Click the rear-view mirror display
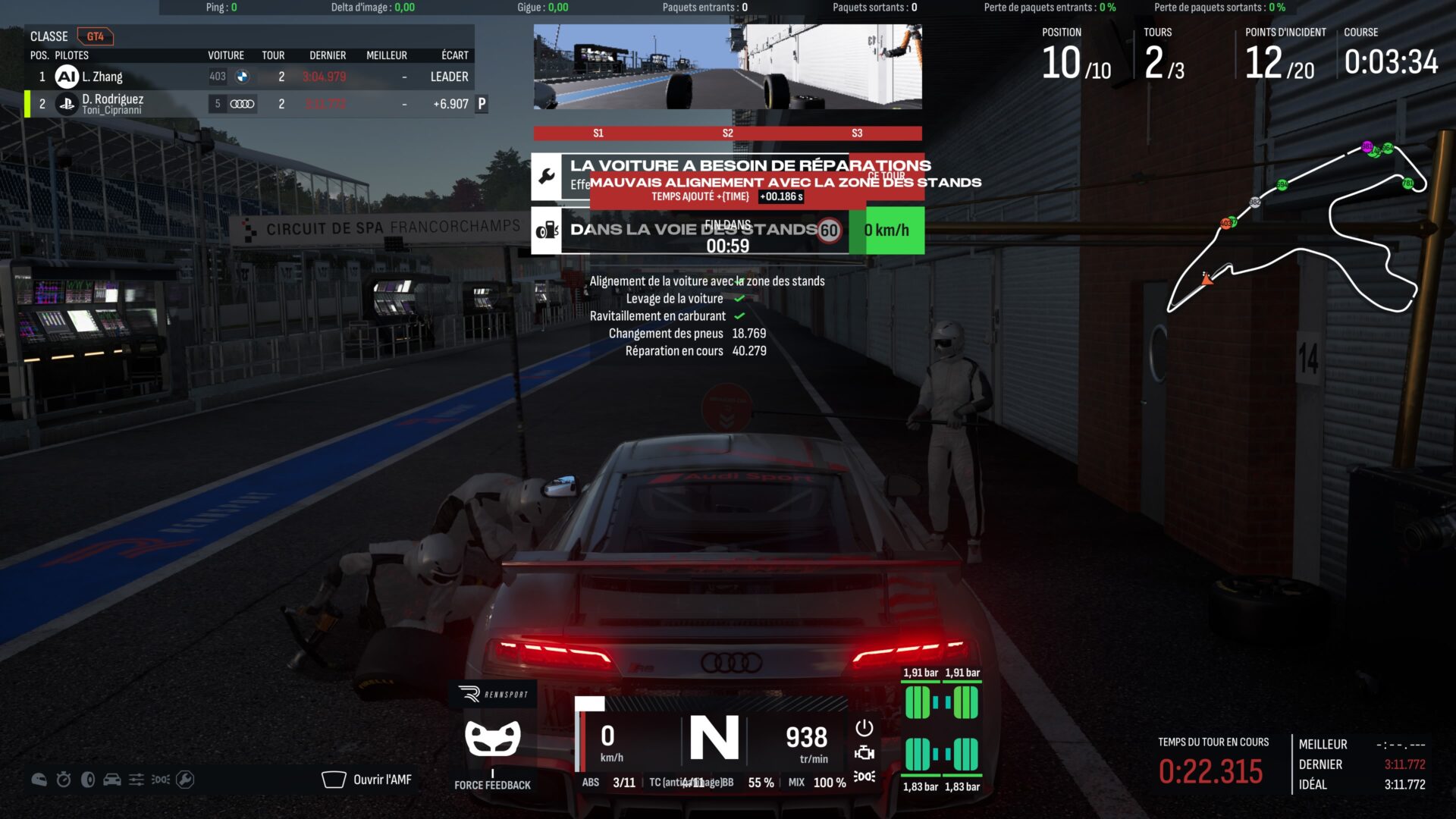 click(x=727, y=67)
